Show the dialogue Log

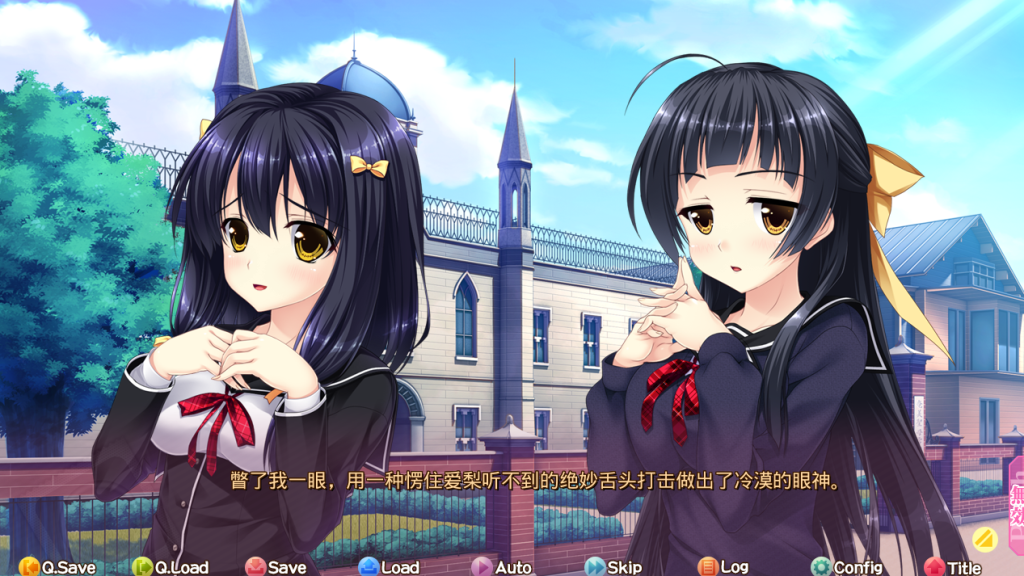723,567
